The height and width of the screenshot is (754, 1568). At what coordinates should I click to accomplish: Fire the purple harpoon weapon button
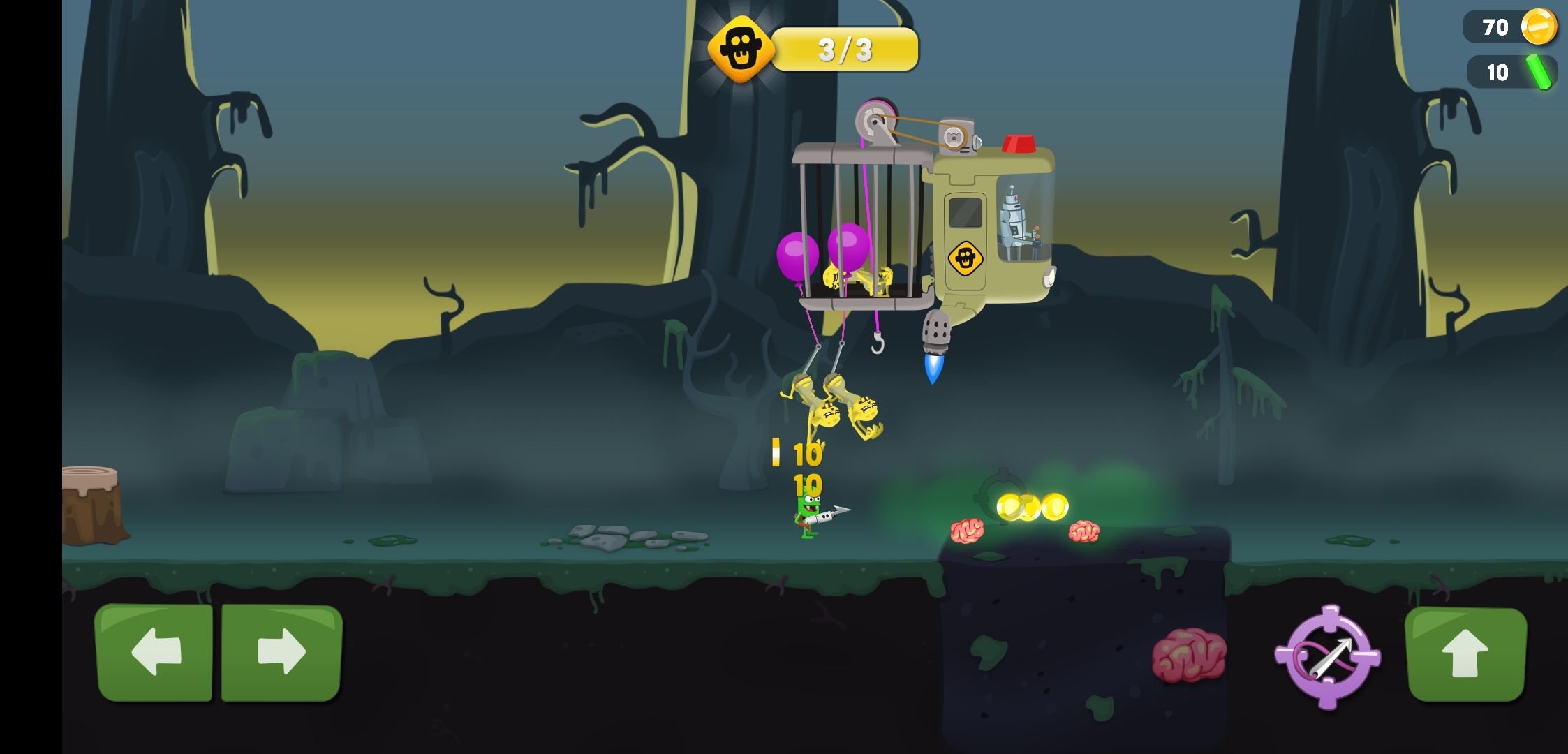1328,656
